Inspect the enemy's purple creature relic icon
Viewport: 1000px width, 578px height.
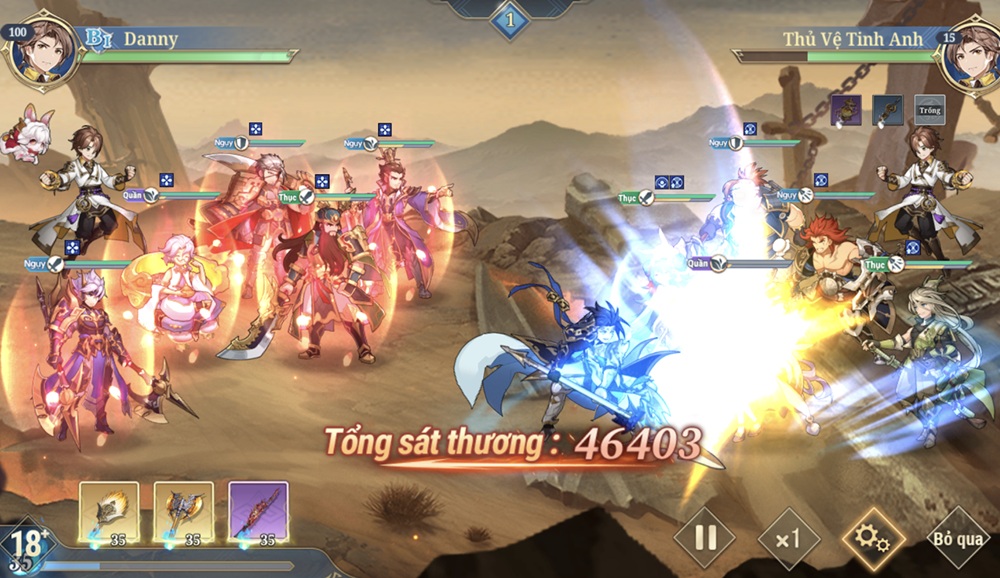point(846,110)
